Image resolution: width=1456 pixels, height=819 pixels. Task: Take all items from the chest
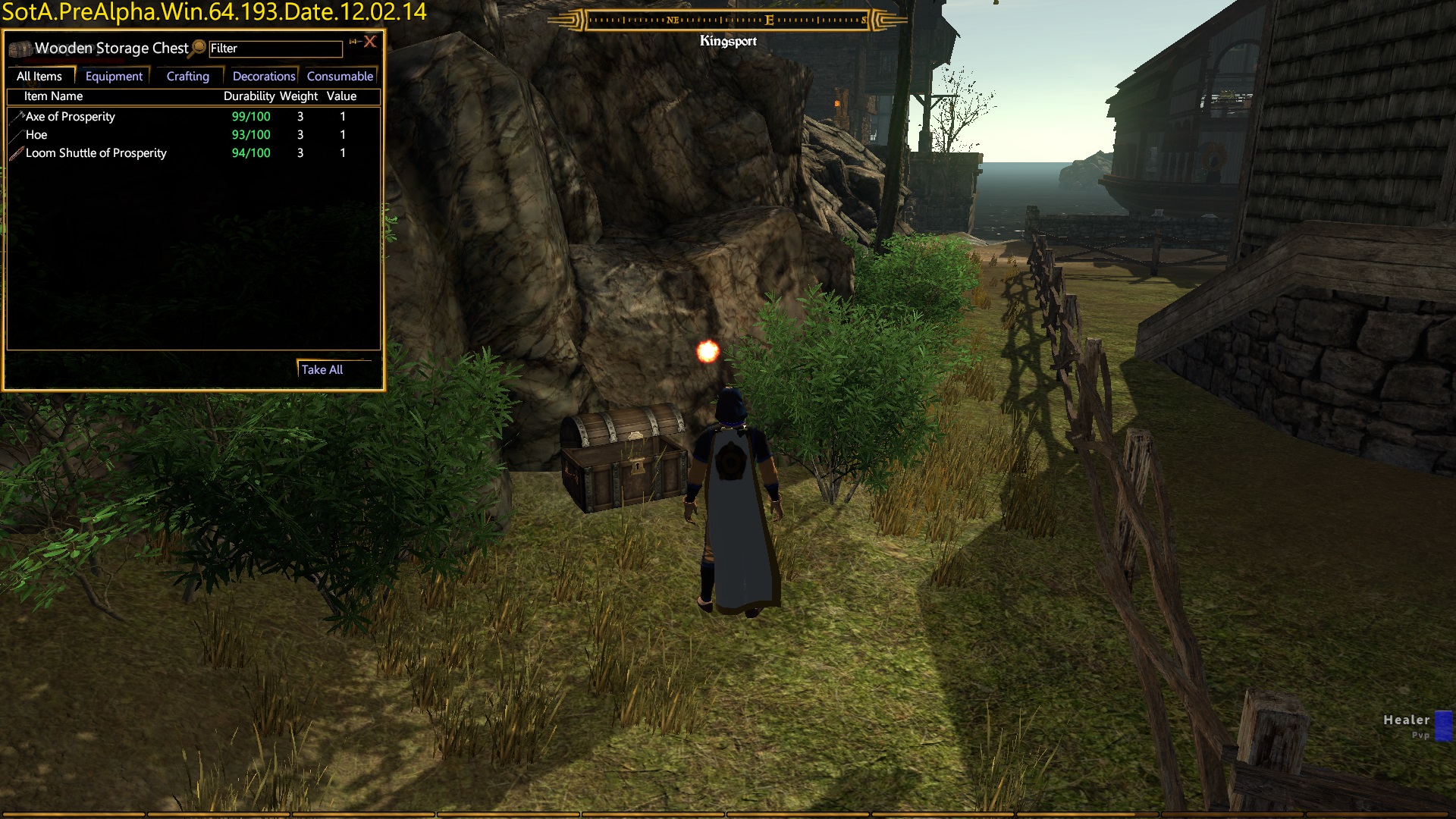click(322, 370)
